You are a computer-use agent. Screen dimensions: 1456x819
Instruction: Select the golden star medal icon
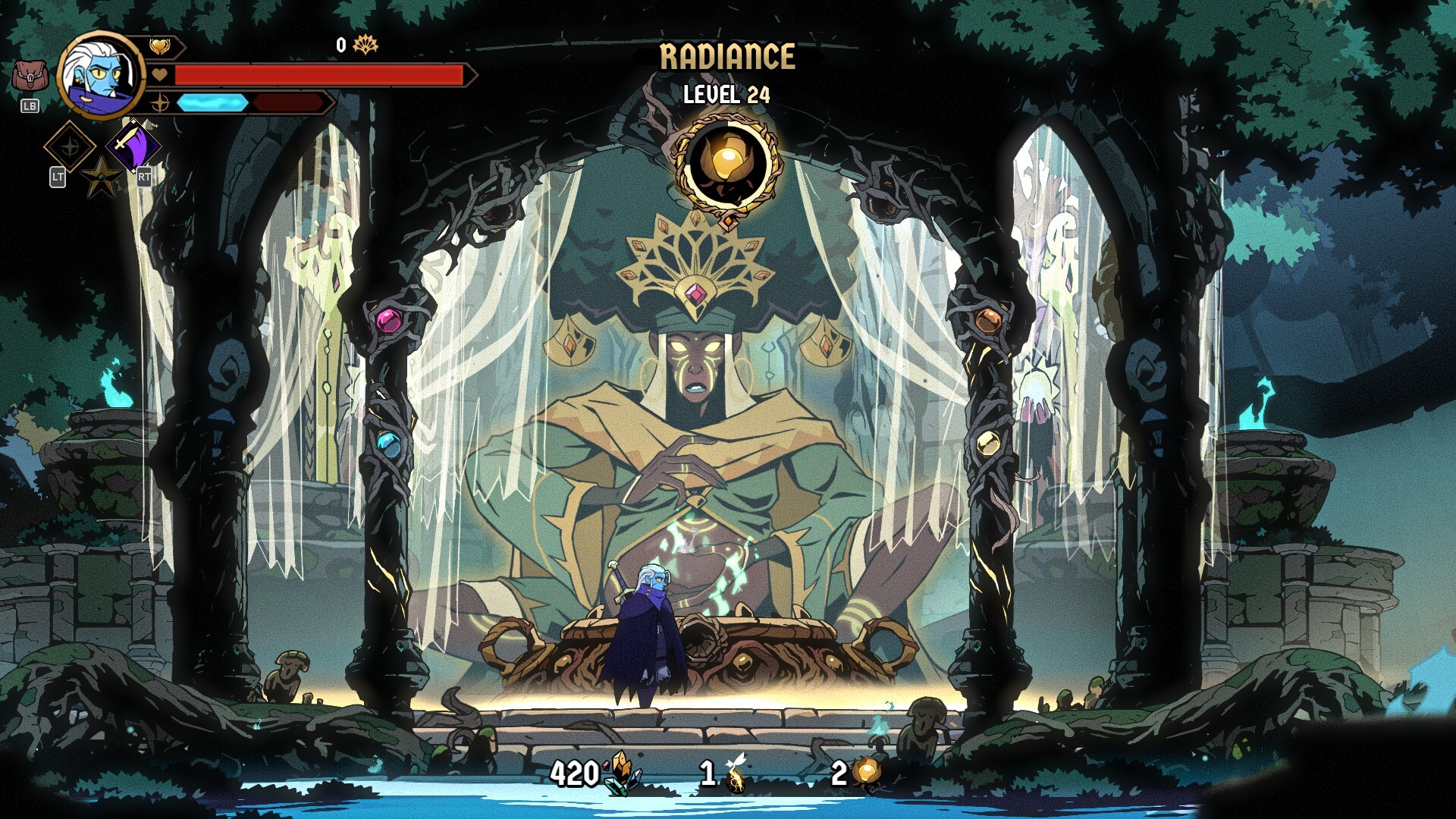(102, 174)
